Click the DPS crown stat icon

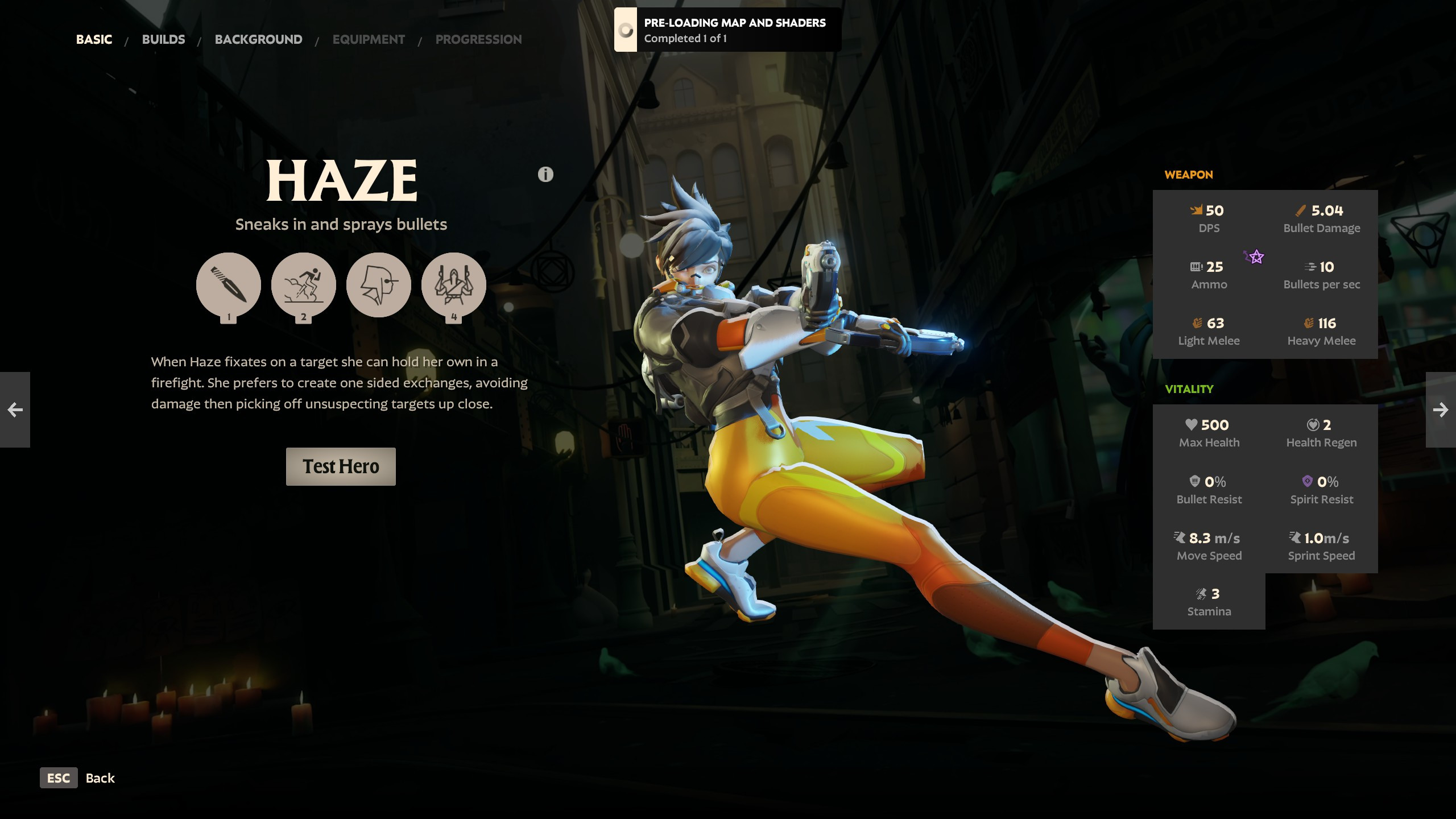coord(1197,210)
